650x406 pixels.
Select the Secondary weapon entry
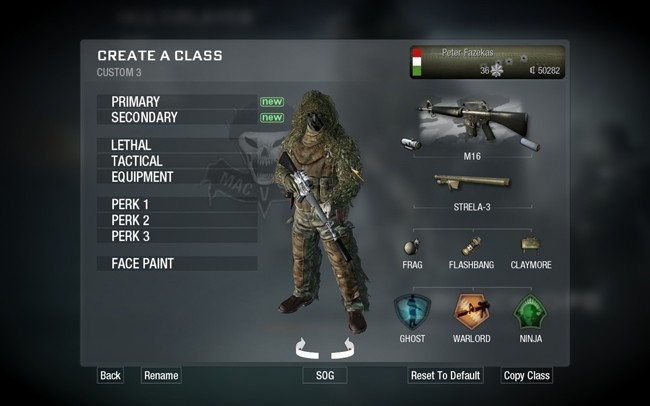coord(145,118)
